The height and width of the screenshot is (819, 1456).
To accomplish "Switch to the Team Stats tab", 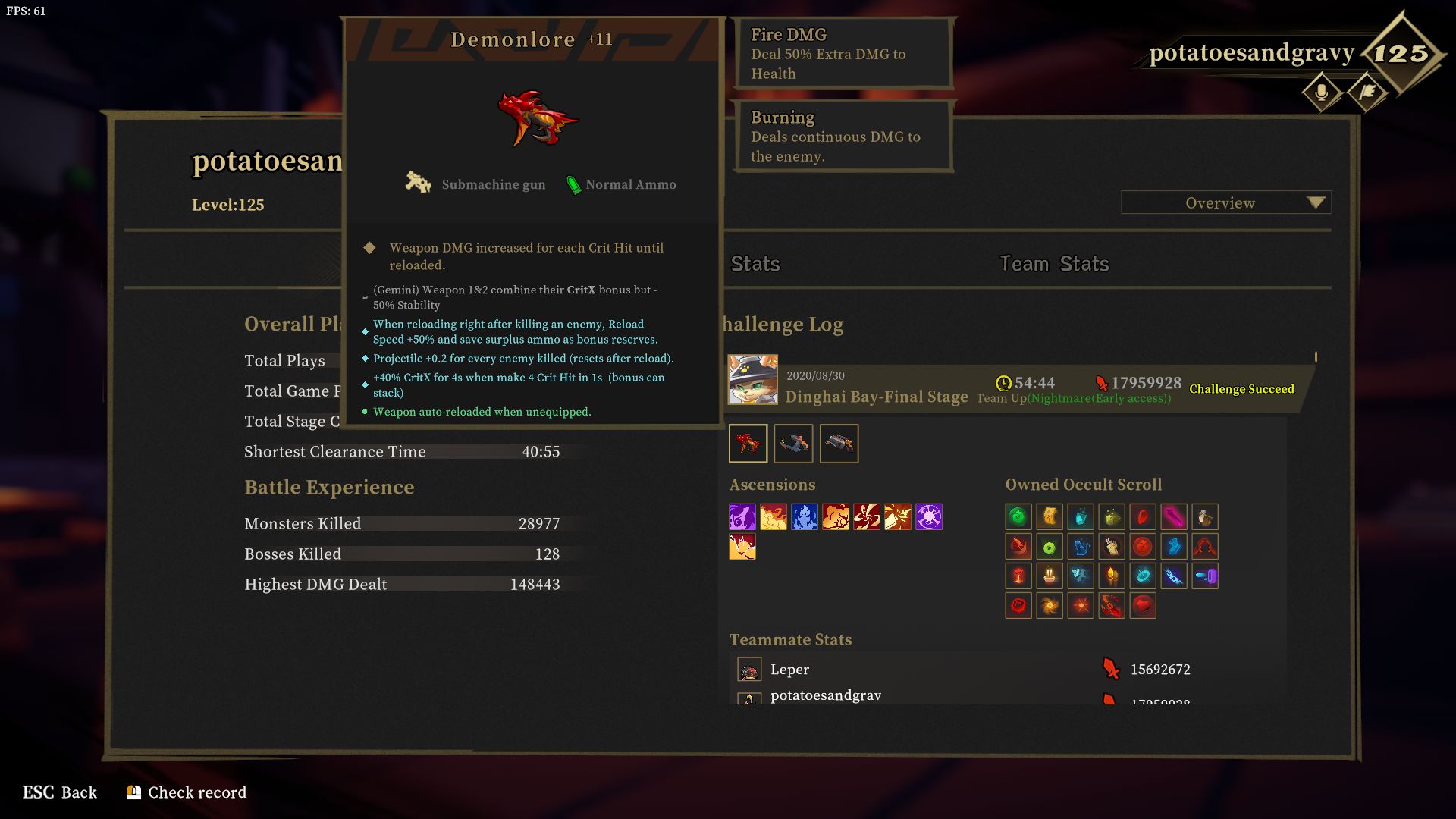I will pyautogui.click(x=1053, y=264).
